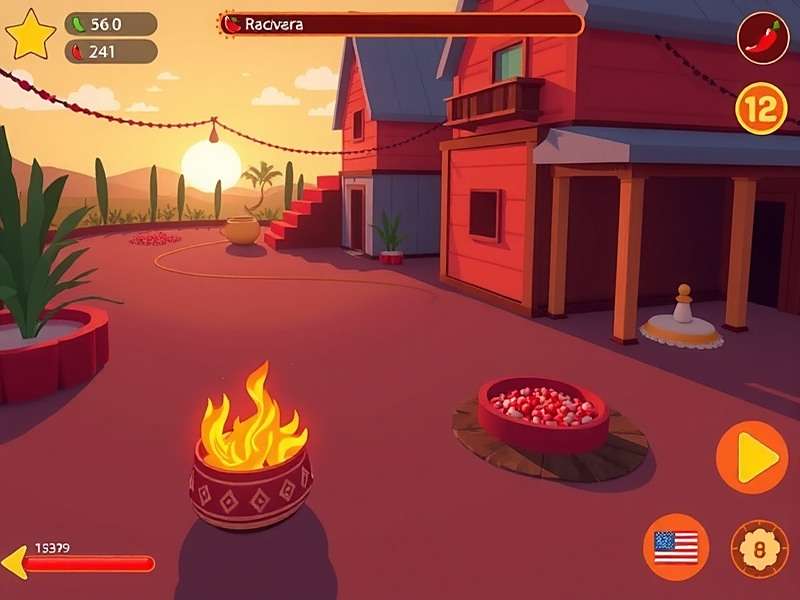The height and width of the screenshot is (600, 800).
Task: Open the American flag language button
Action: [x=676, y=547]
